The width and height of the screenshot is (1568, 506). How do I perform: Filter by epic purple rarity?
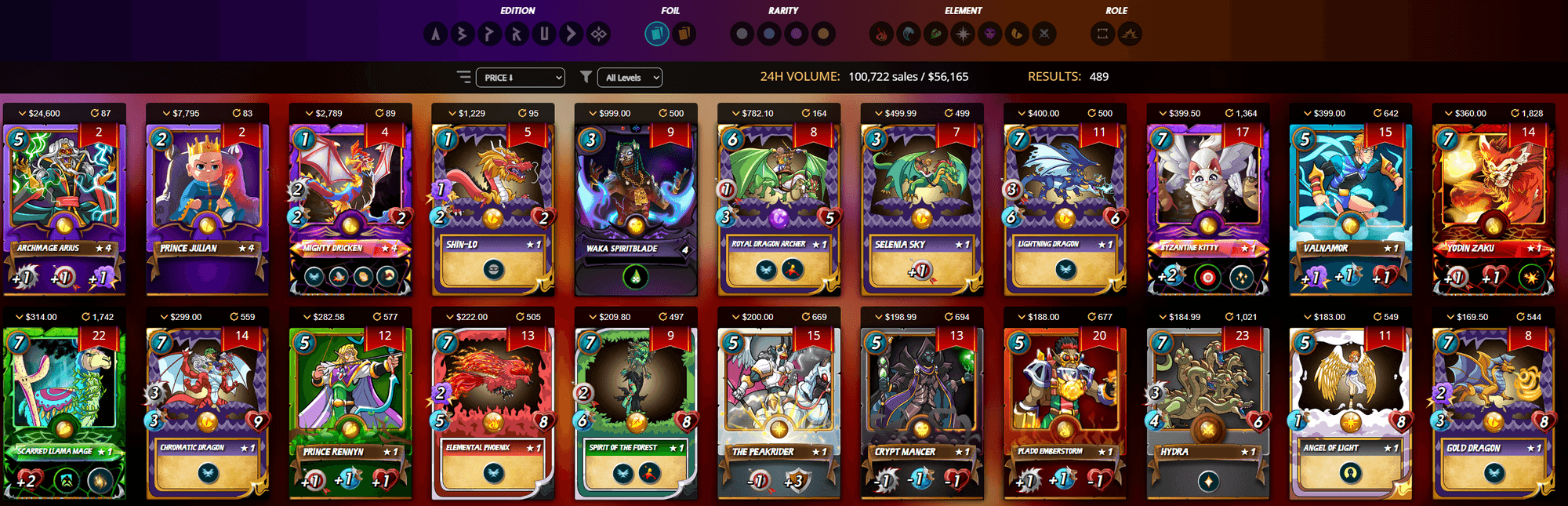coord(797,34)
